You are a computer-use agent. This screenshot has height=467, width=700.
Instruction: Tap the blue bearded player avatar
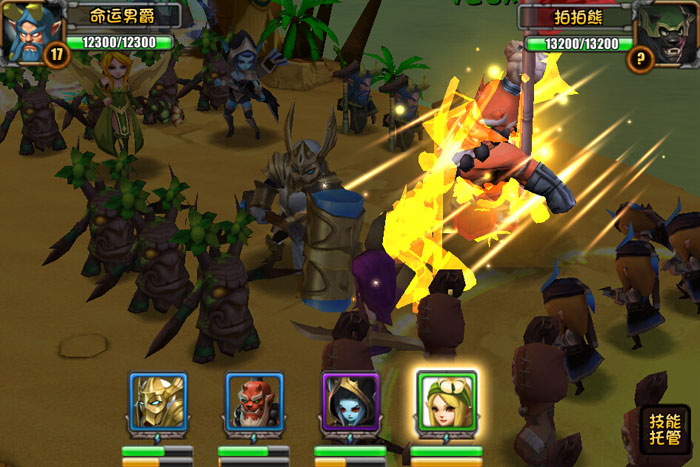30,30
